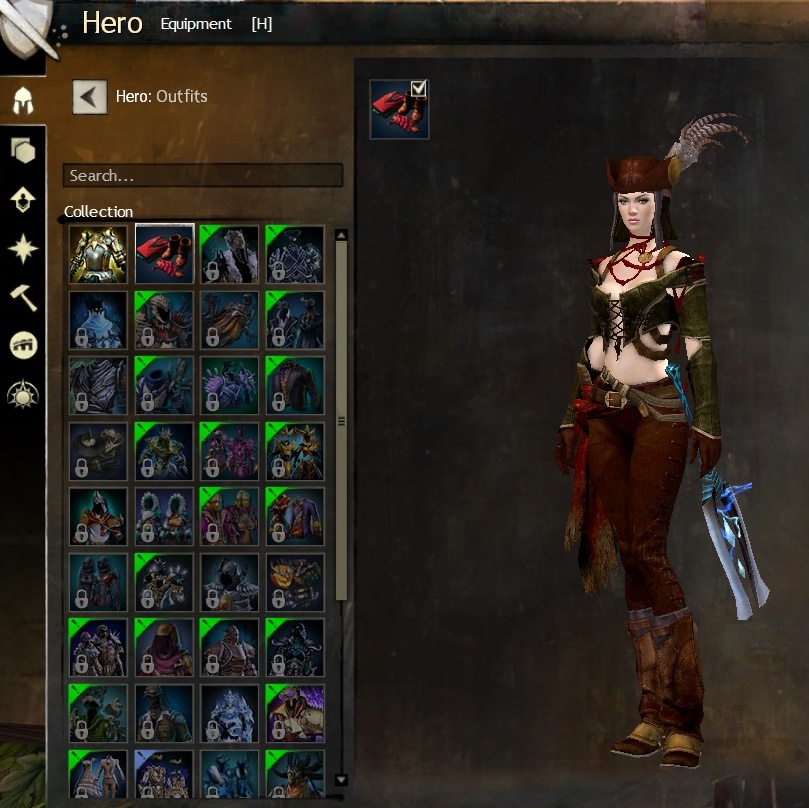Select the sun-shaped Achievements tab
The image size is (809, 808).
(23, 393)
